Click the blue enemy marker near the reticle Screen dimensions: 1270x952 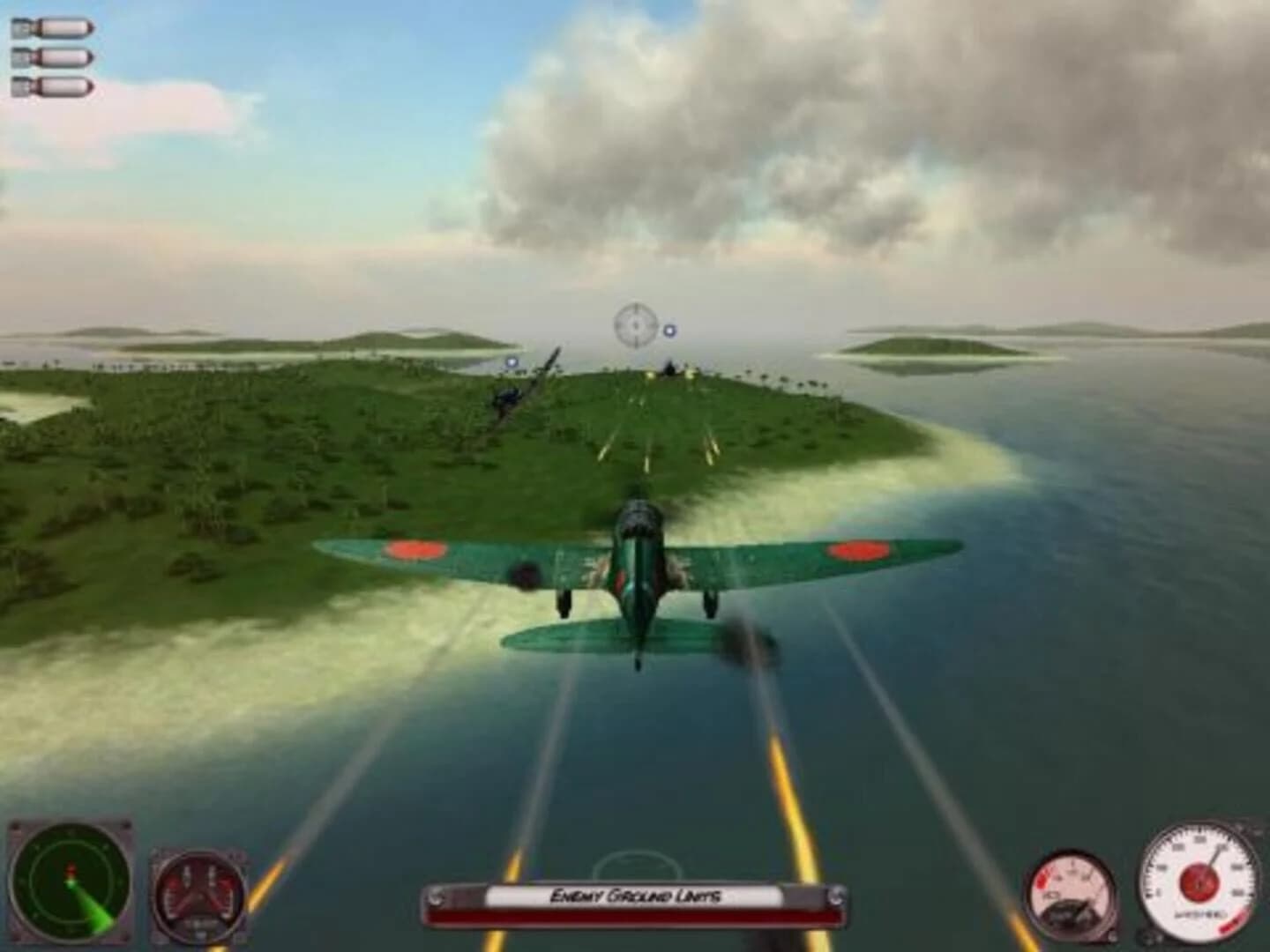pyautogui.click(x=670, y=332)
